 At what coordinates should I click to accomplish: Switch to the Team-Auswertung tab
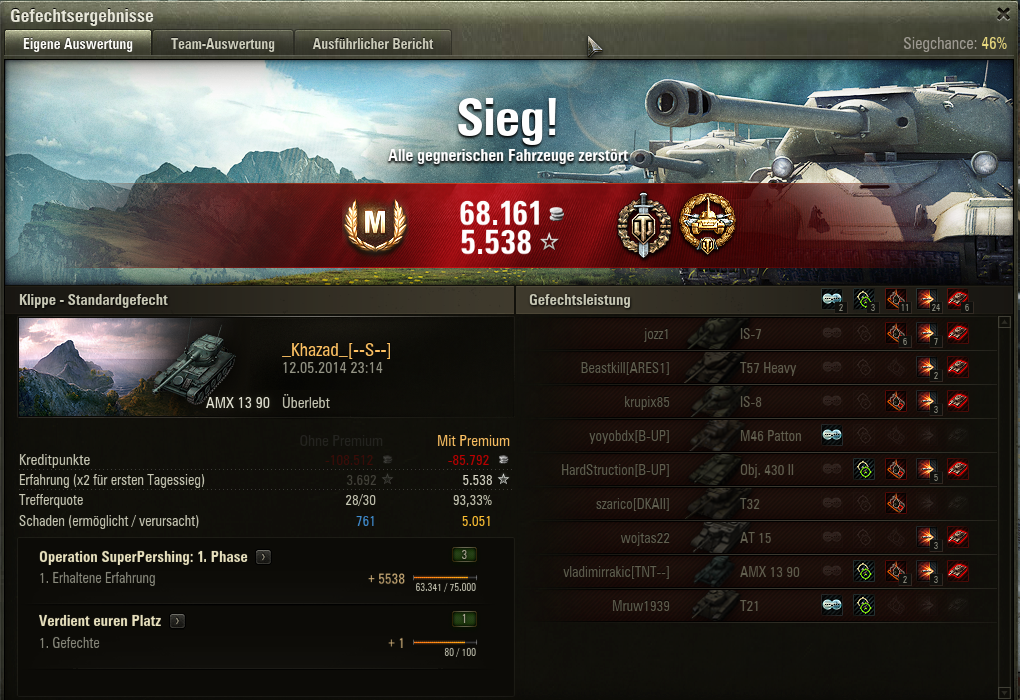pos(222,44)
